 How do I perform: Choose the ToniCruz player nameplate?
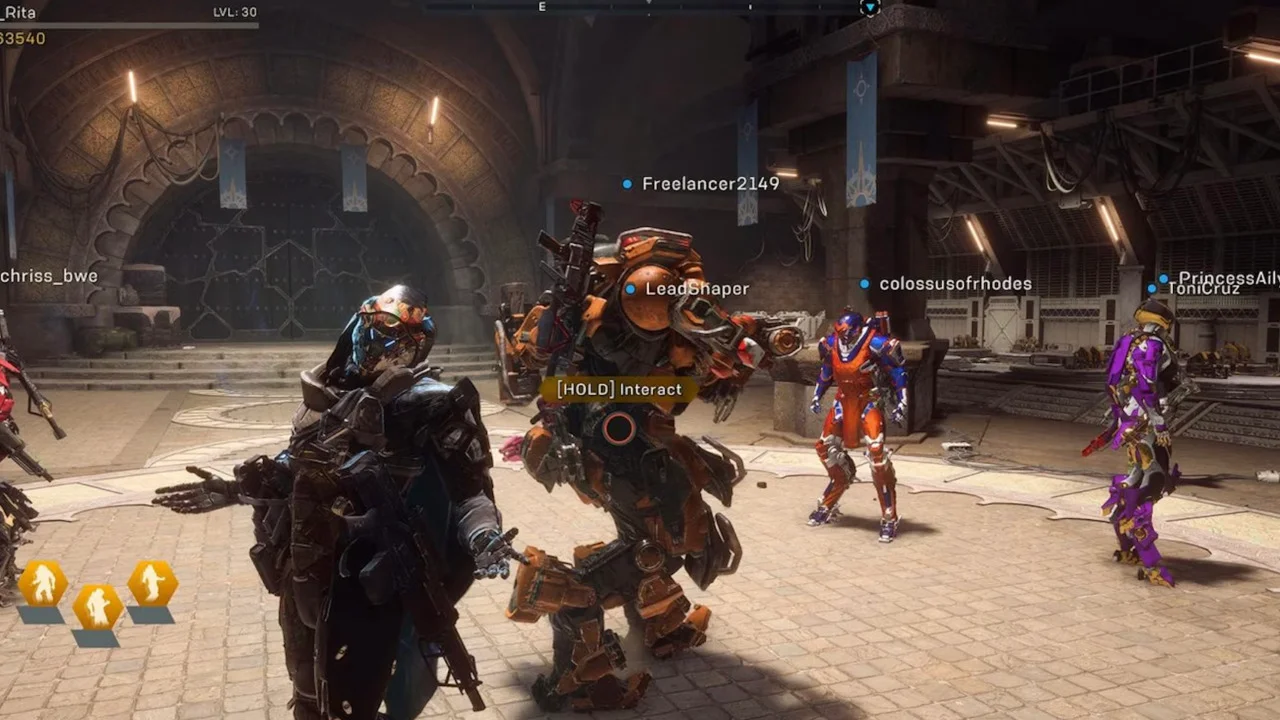pyautogui.click(x=1204, y=290)
